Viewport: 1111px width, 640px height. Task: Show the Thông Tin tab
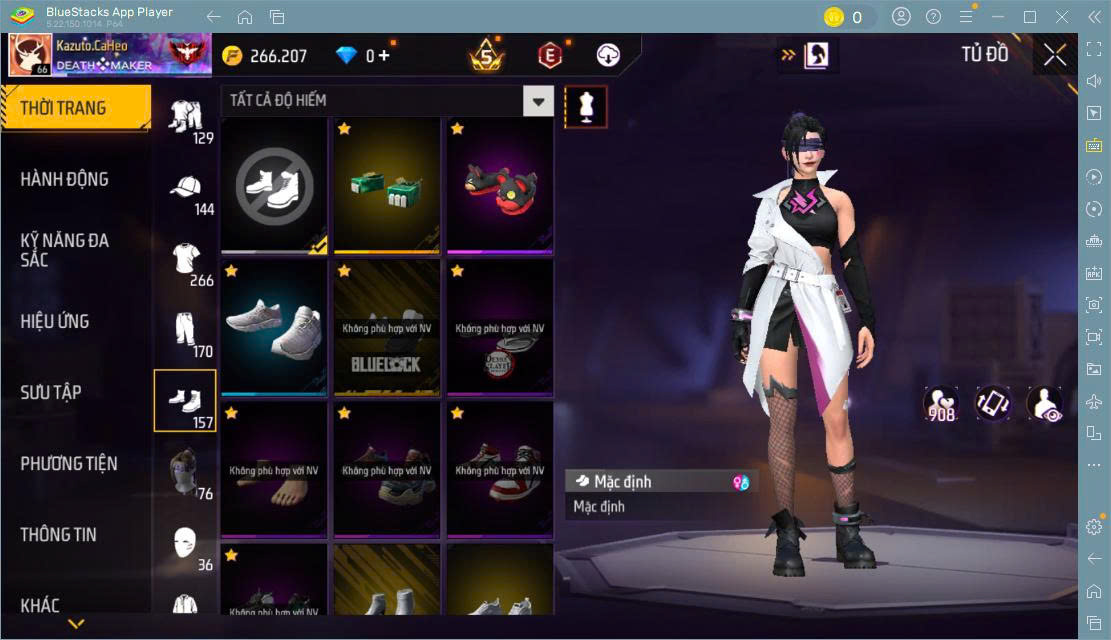coord(59,534)
